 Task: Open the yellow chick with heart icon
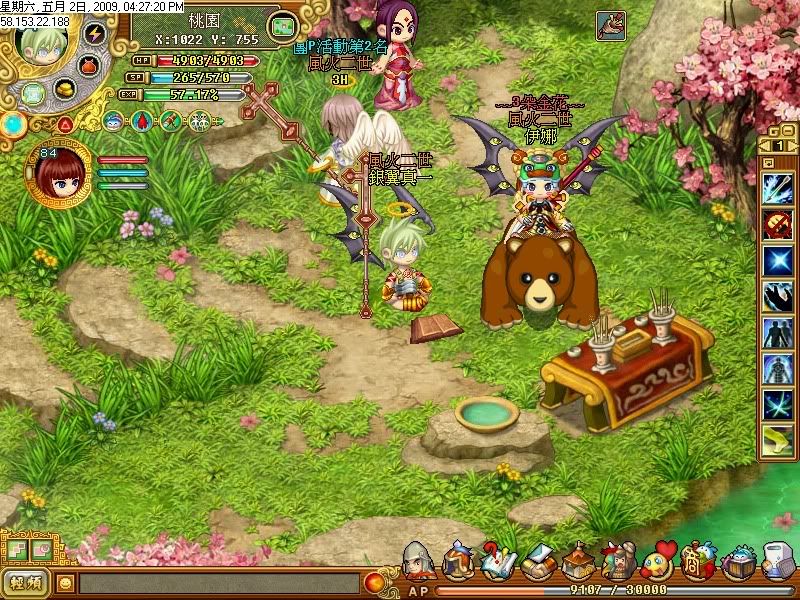(x=658, y=561)
